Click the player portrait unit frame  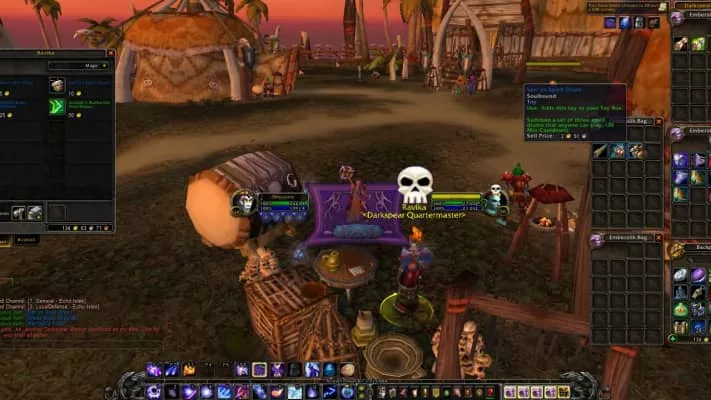click(x=243, y=203)
